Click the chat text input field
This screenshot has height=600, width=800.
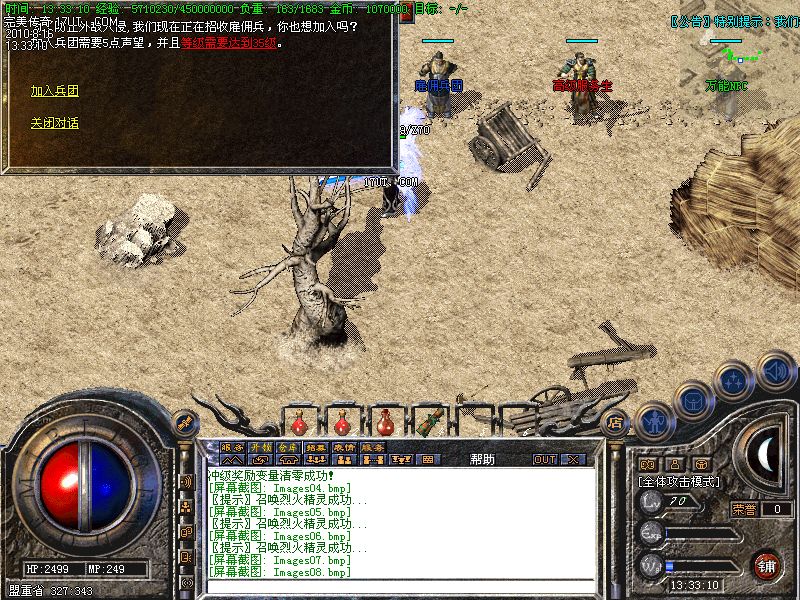click(400, 590)
